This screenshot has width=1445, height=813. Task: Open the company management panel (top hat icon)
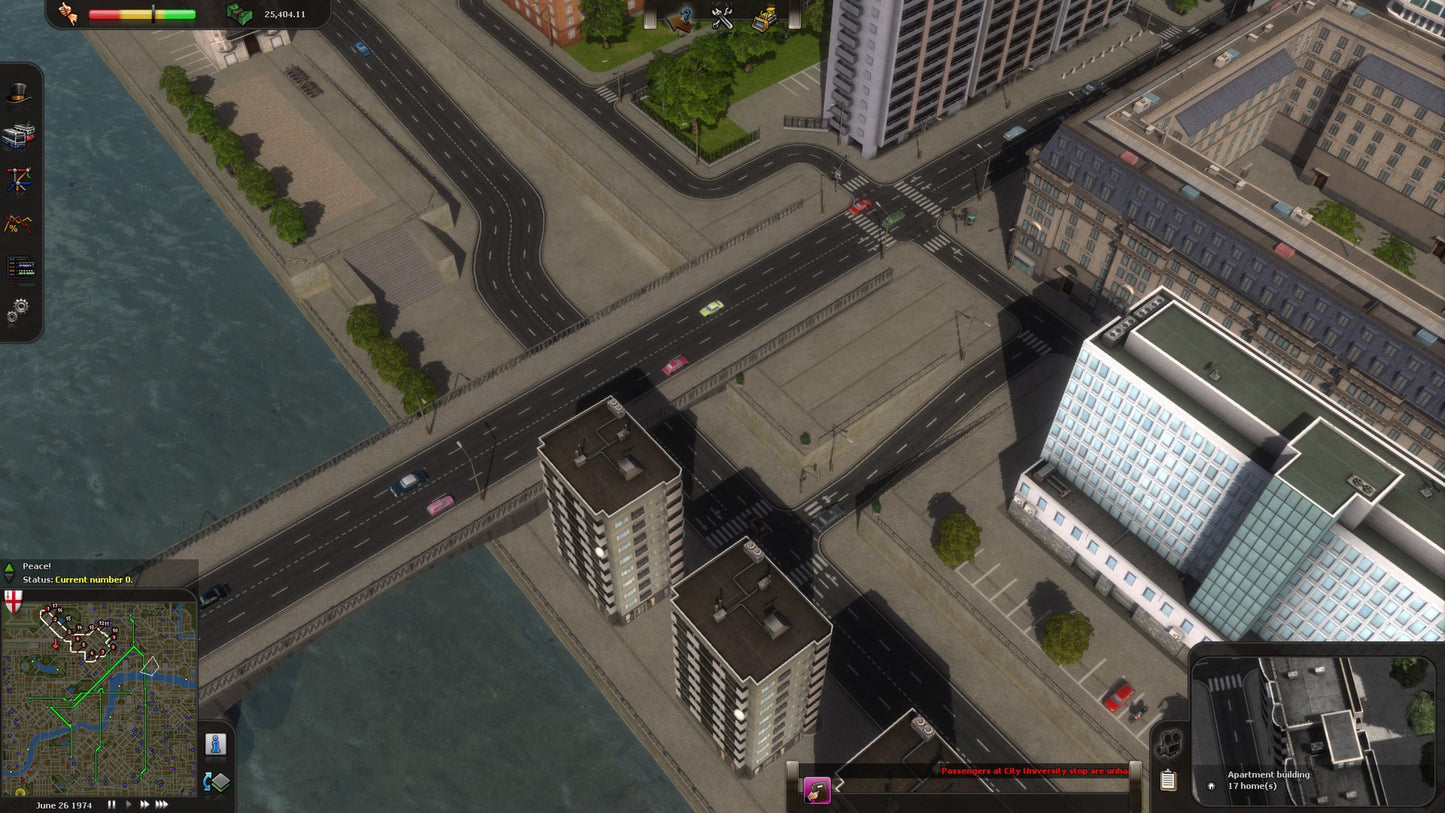[20, 93]
